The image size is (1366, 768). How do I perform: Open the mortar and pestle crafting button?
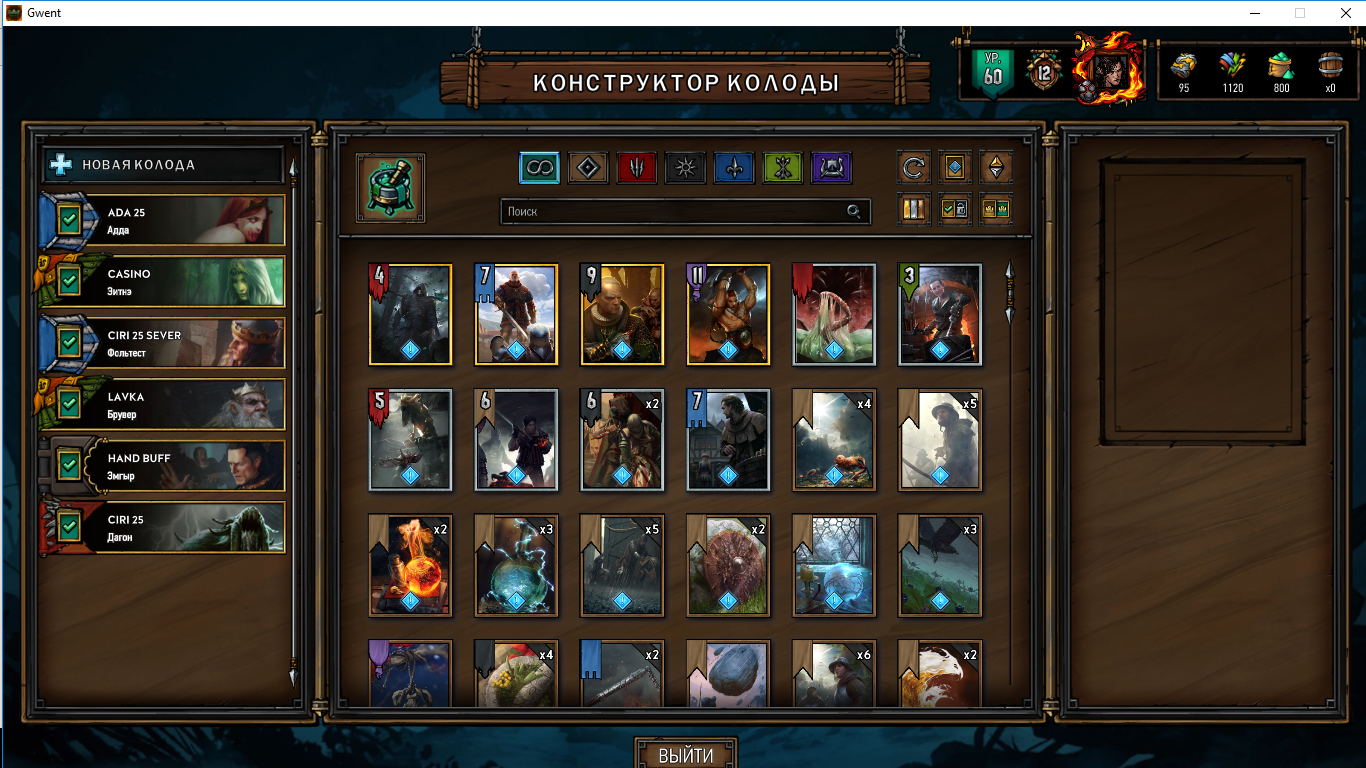tap(390, 188)
